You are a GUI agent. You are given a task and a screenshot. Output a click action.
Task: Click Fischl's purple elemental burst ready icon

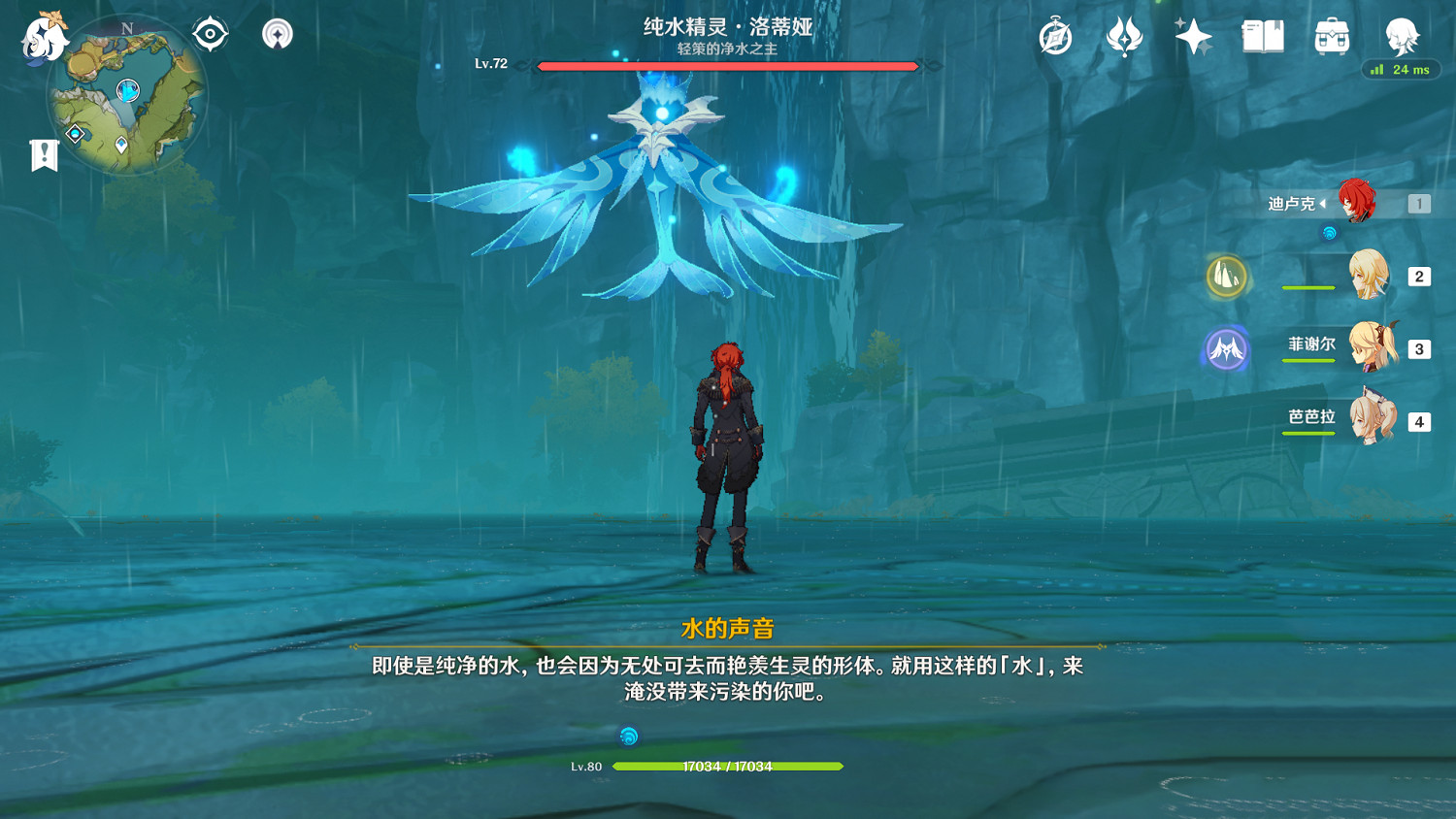pyautogui.click(x=1225, y=349)
